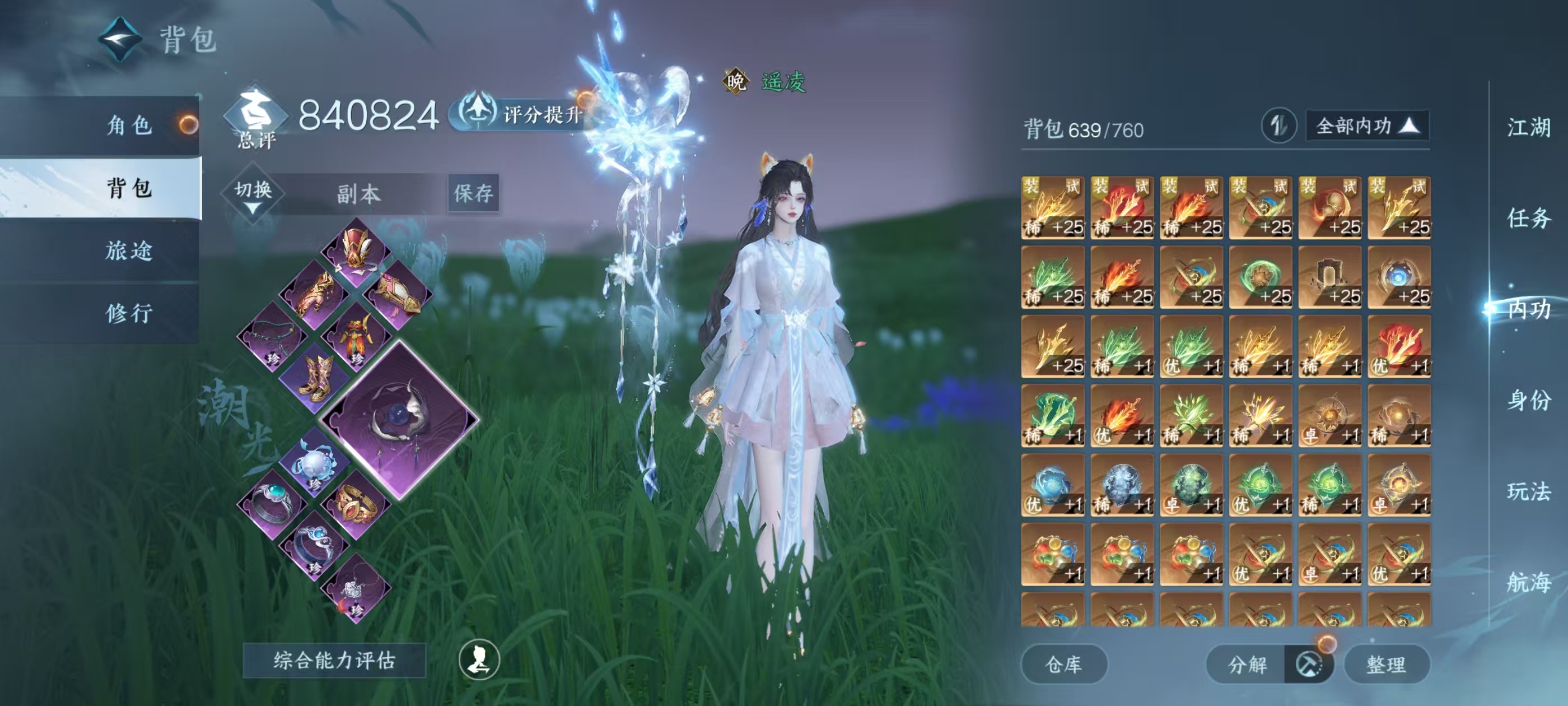The image size is (1568, 706).
Task: Select the 修行 tab
Action: point(129,313)
